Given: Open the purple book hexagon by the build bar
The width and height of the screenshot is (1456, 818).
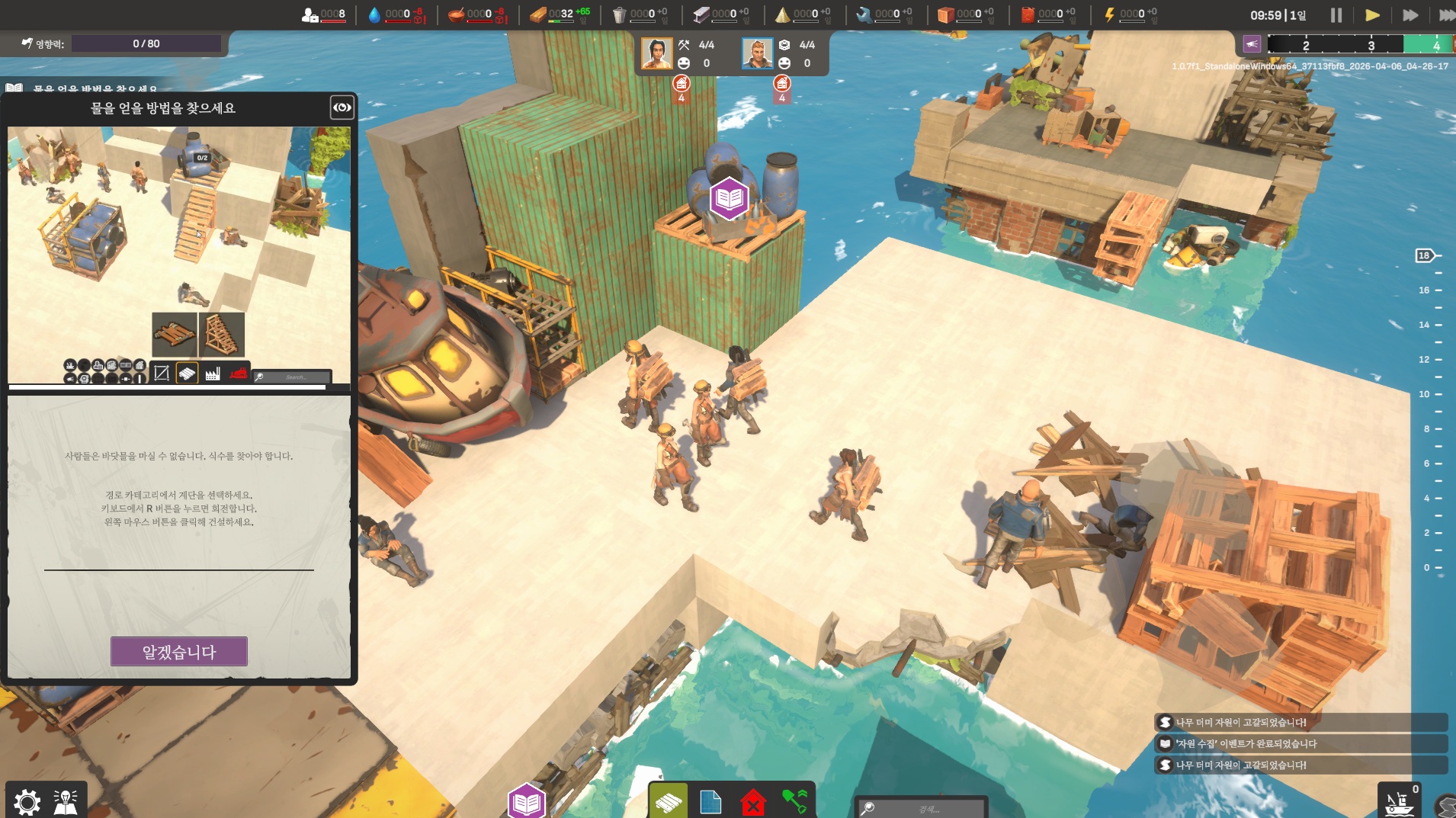Looking at the screenshot, I should pos(527,802).
